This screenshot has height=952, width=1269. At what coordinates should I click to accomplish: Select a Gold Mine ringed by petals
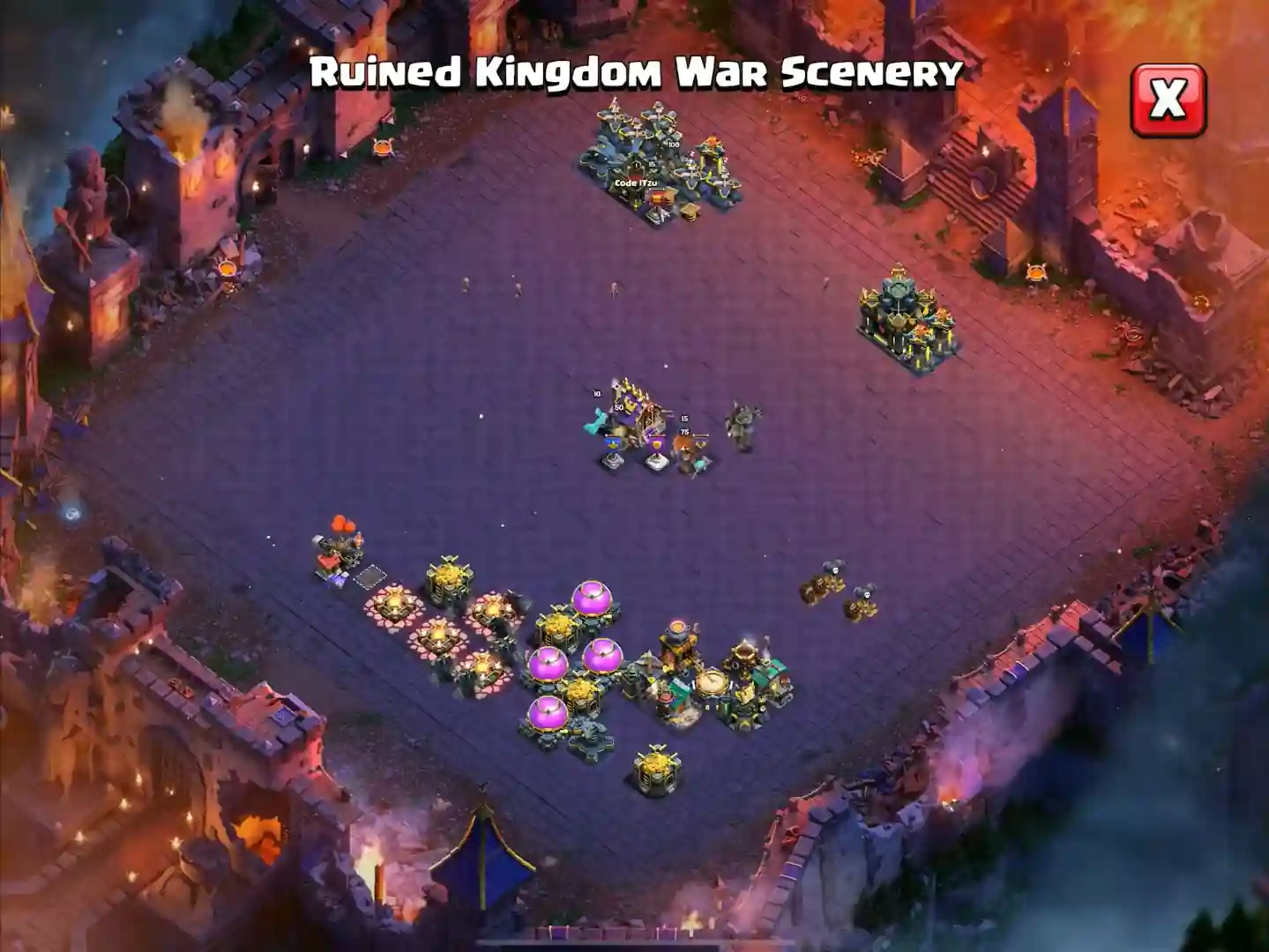click(x=394, y=605)
